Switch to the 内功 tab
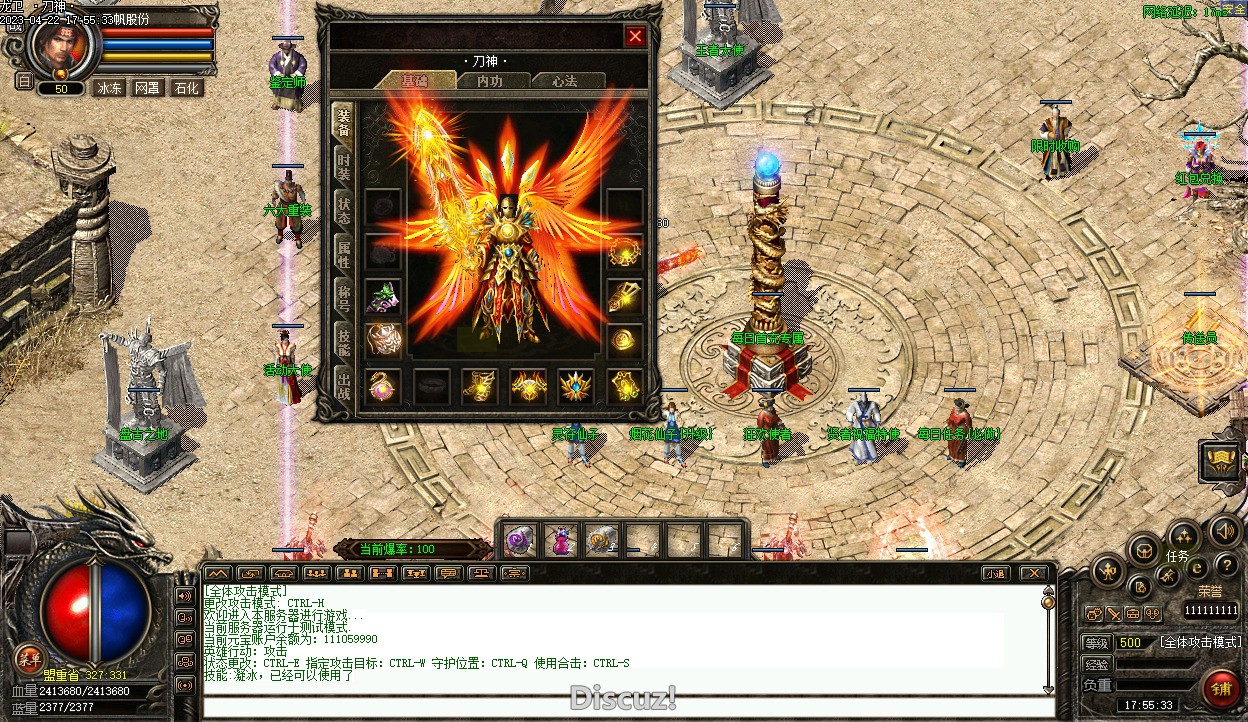Viewport: 1248px width, 722px height. (490, 81)
